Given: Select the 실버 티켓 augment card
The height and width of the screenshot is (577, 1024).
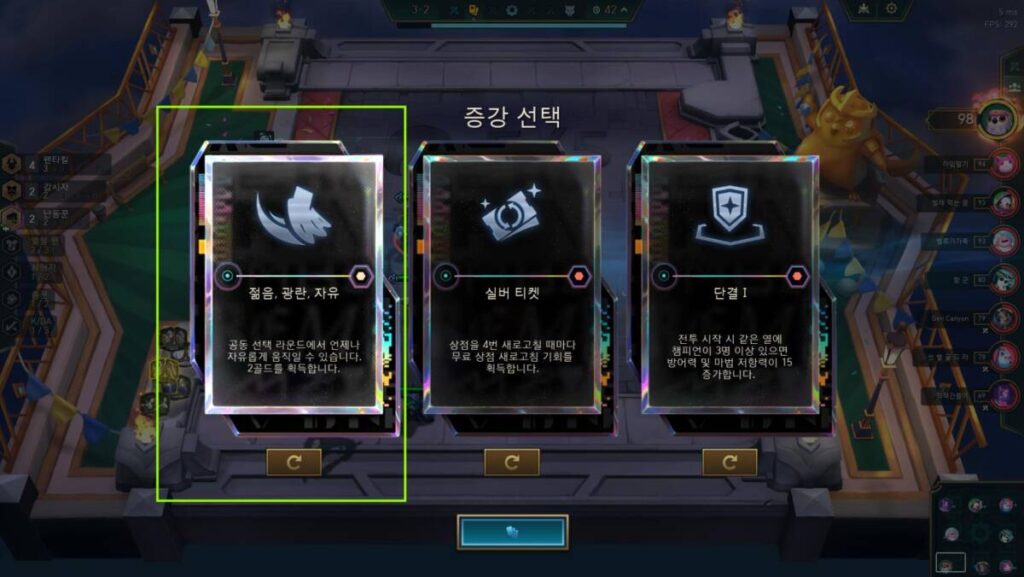Looking at the screenshot, I should pyautogui.click(x=511, y=285).
